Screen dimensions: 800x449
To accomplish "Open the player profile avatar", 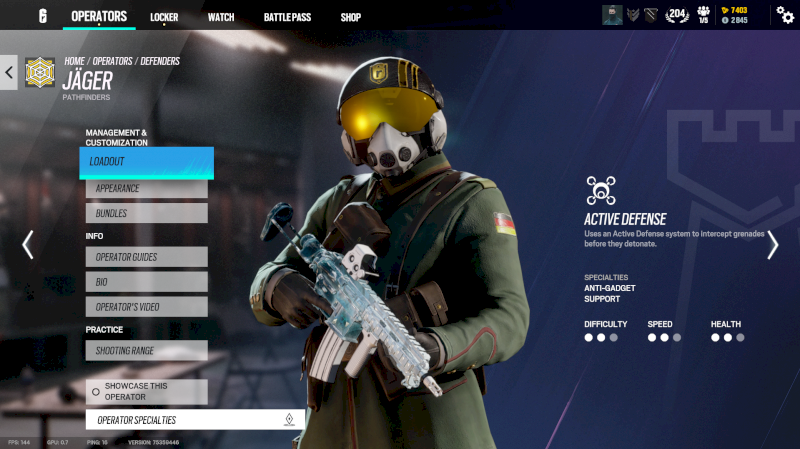I will tap(612, 15).
